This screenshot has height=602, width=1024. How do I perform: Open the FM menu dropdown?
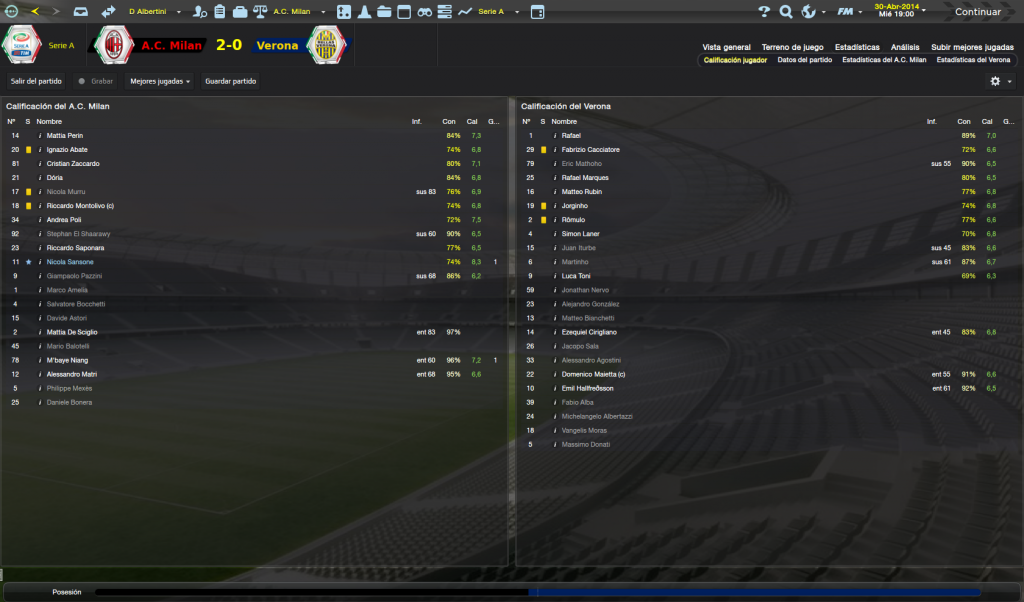[x=848, y=12]
